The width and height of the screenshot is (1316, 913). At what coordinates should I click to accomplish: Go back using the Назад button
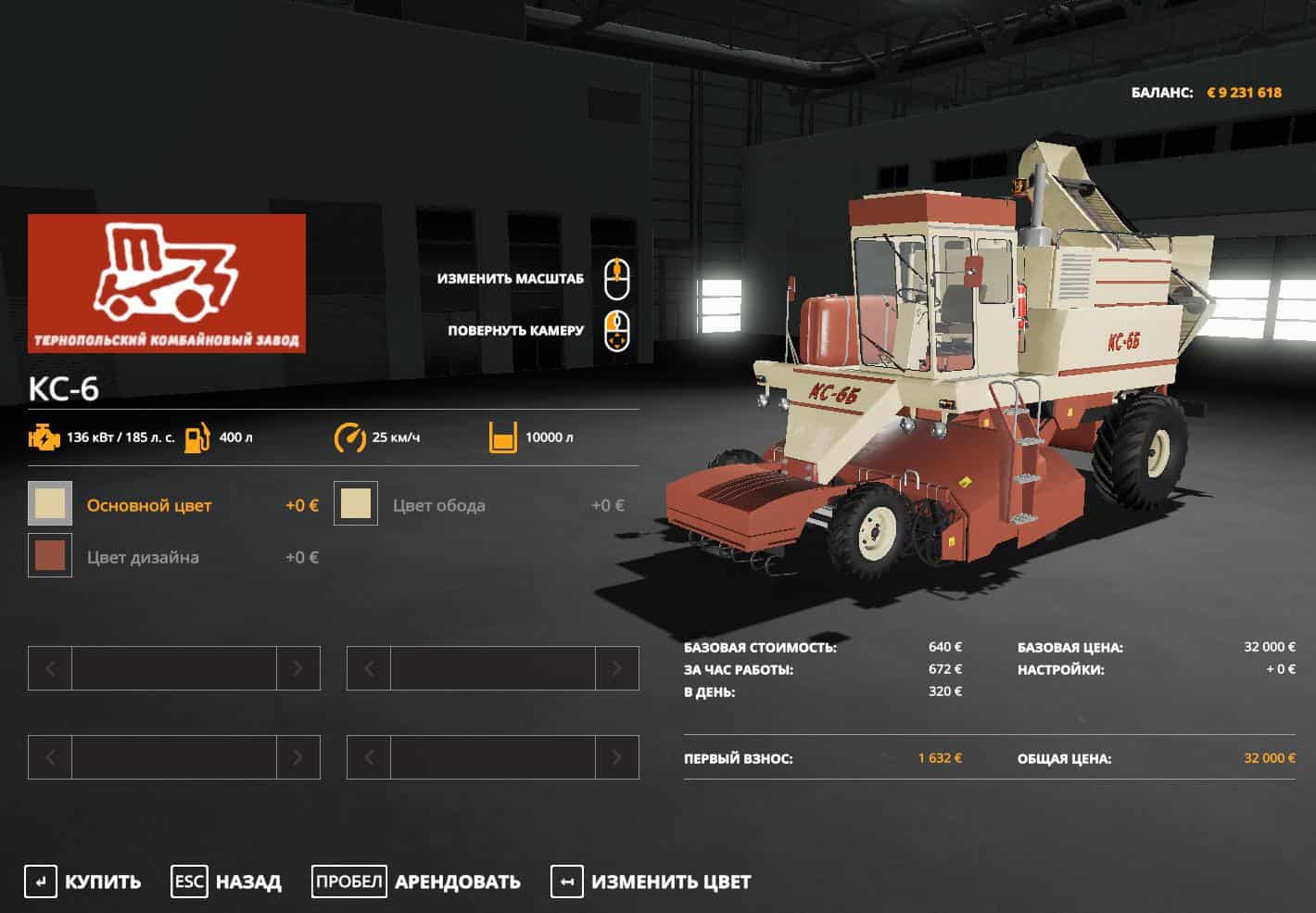pos(227,881)
